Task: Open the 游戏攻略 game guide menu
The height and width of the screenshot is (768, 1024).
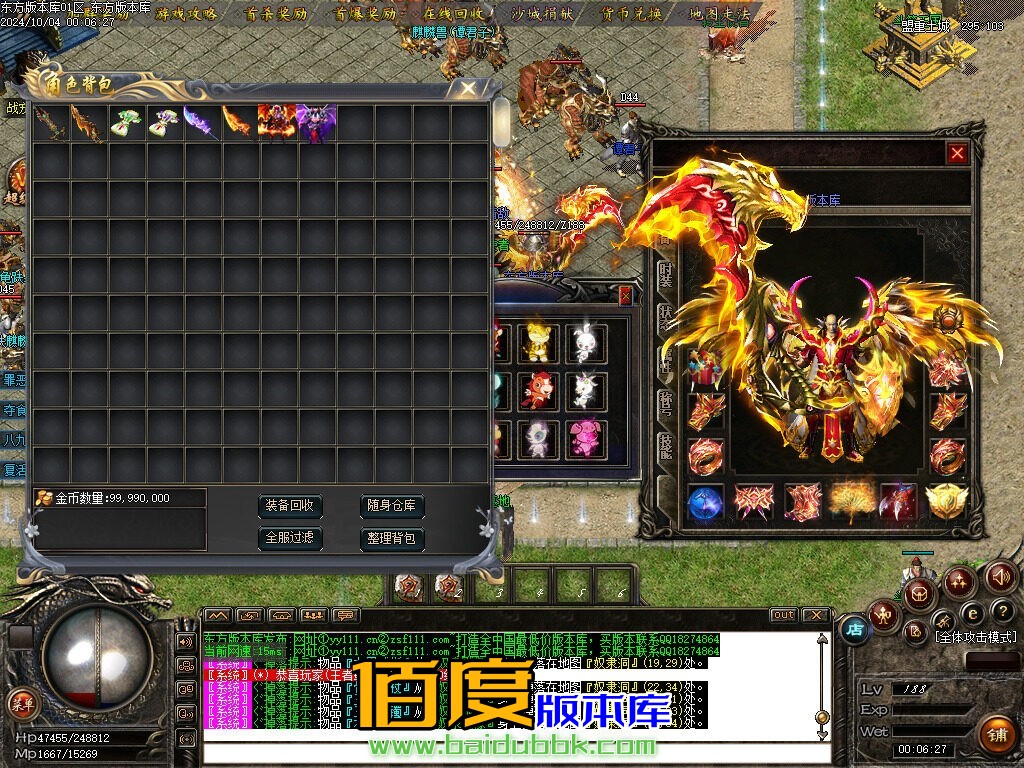Action: (185, 14)
